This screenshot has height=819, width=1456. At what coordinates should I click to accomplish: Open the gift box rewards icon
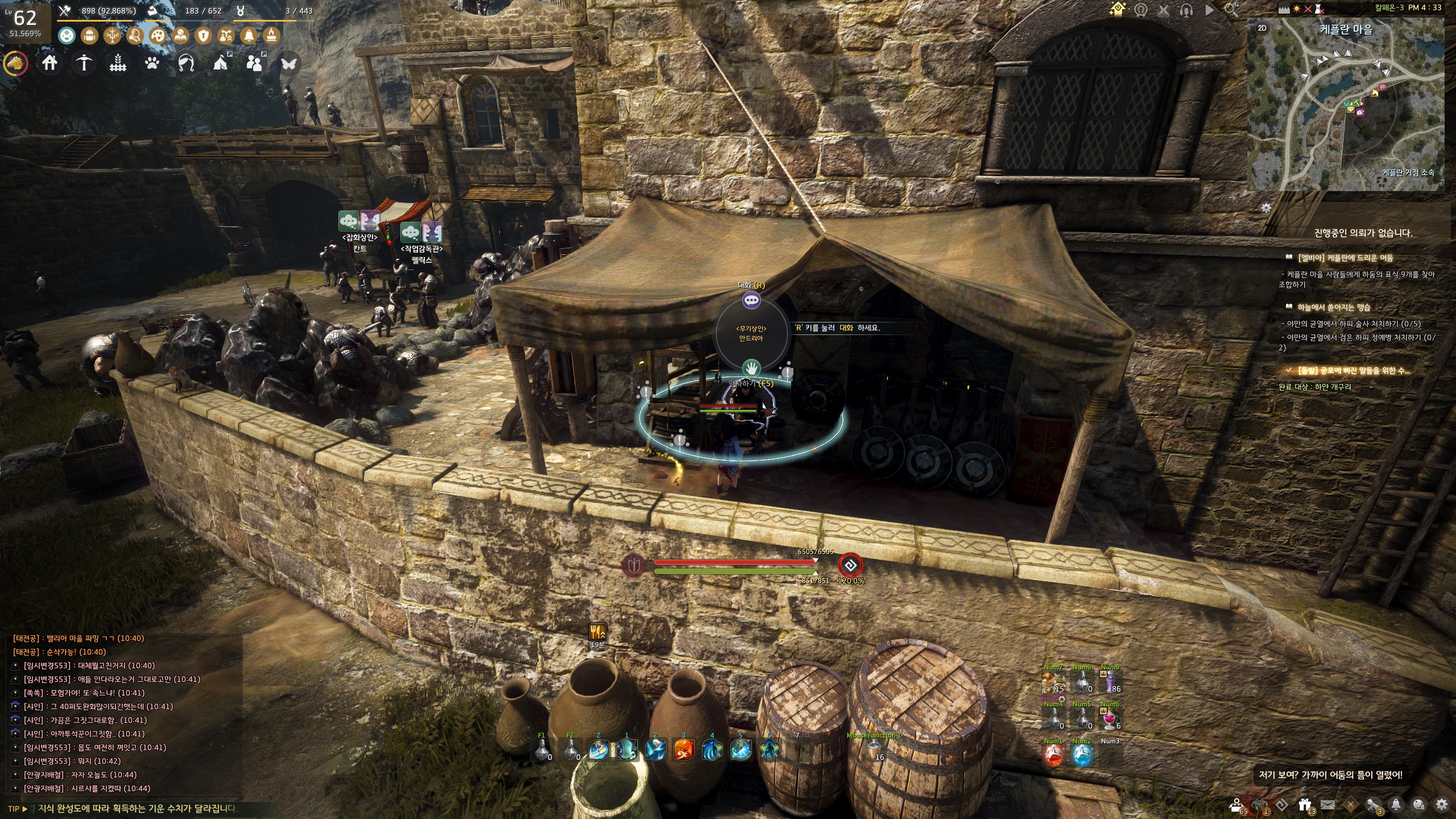pos(1305,805)
